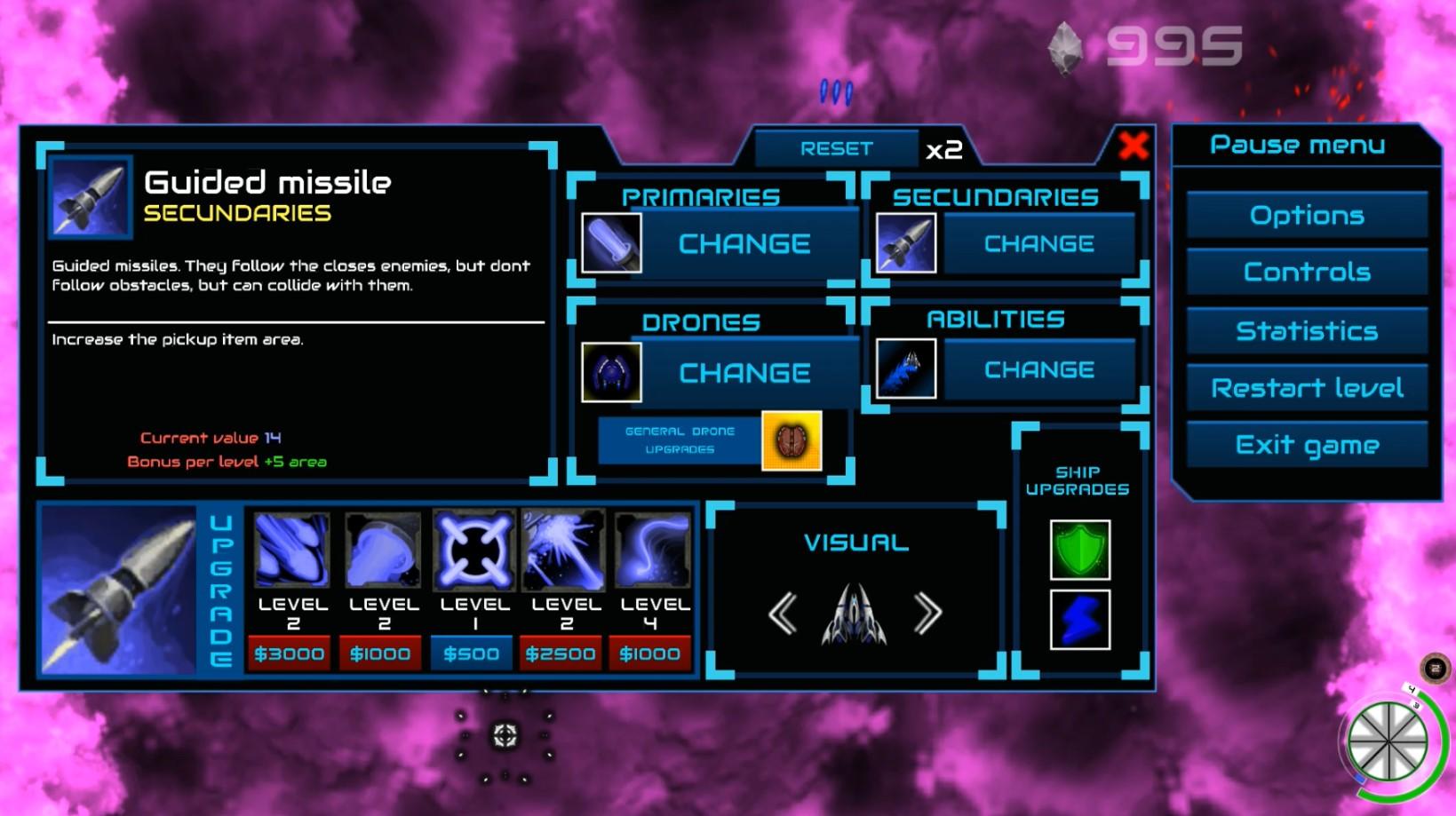Select the explosion-burst Level 2 upgrade icon

coord(563,551)
